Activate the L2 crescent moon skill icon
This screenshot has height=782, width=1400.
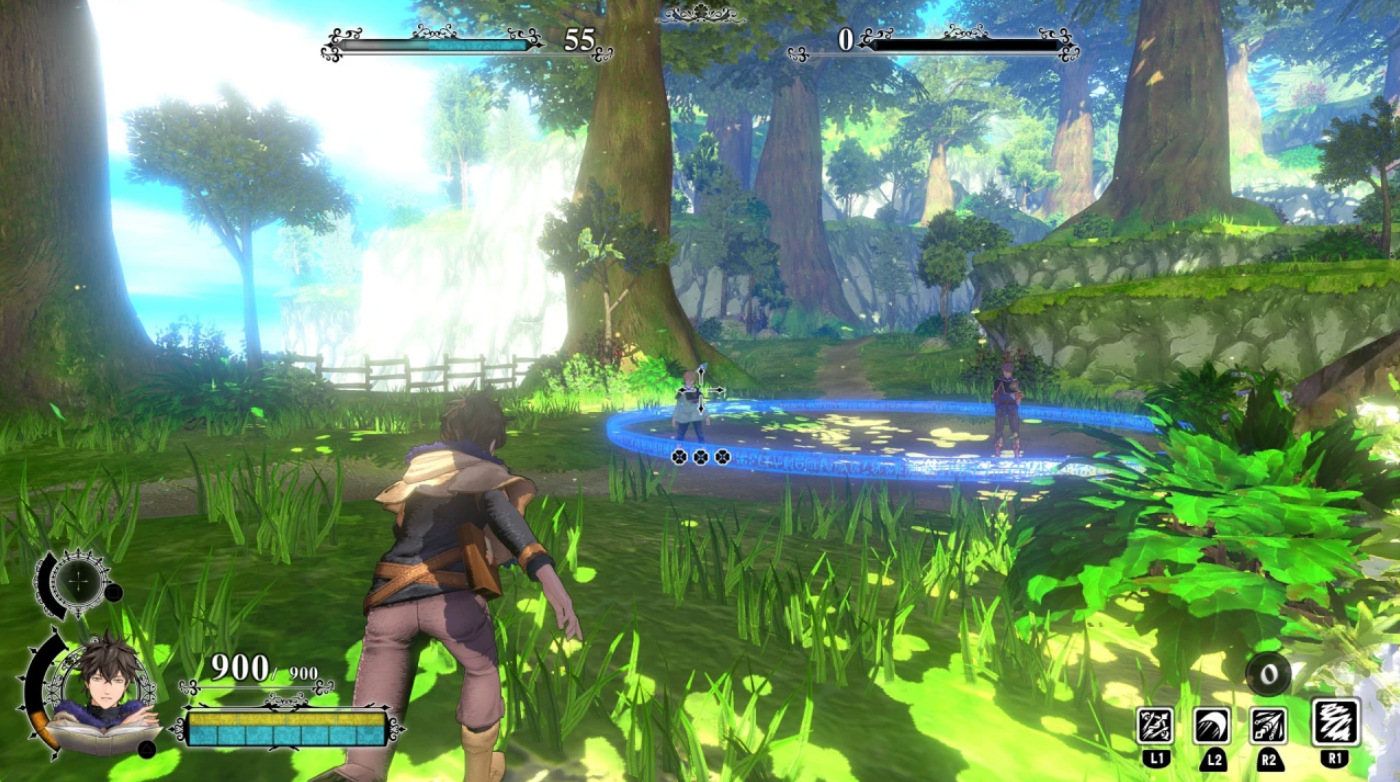[1212, 724]
